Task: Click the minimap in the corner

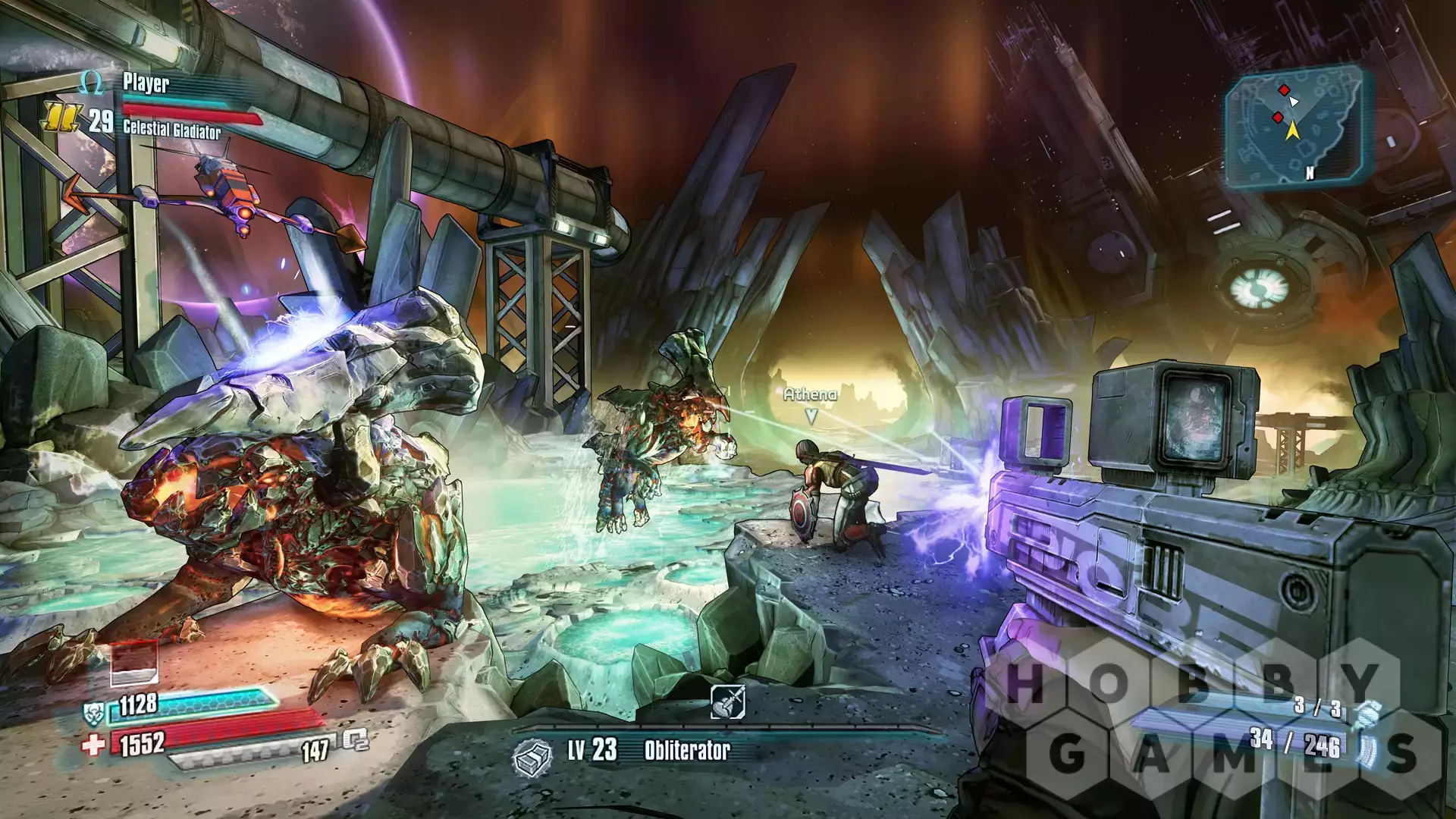Action: pyautogui.click(x=1299, y=125)
